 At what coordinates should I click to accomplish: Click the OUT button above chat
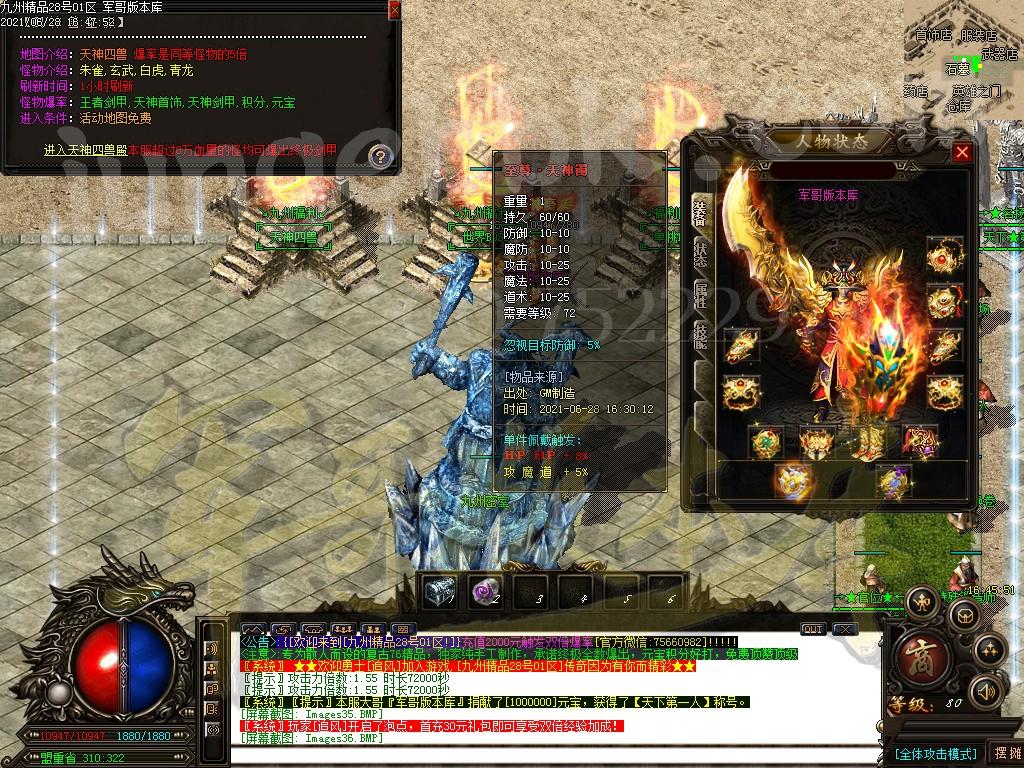tap(813, 629)
